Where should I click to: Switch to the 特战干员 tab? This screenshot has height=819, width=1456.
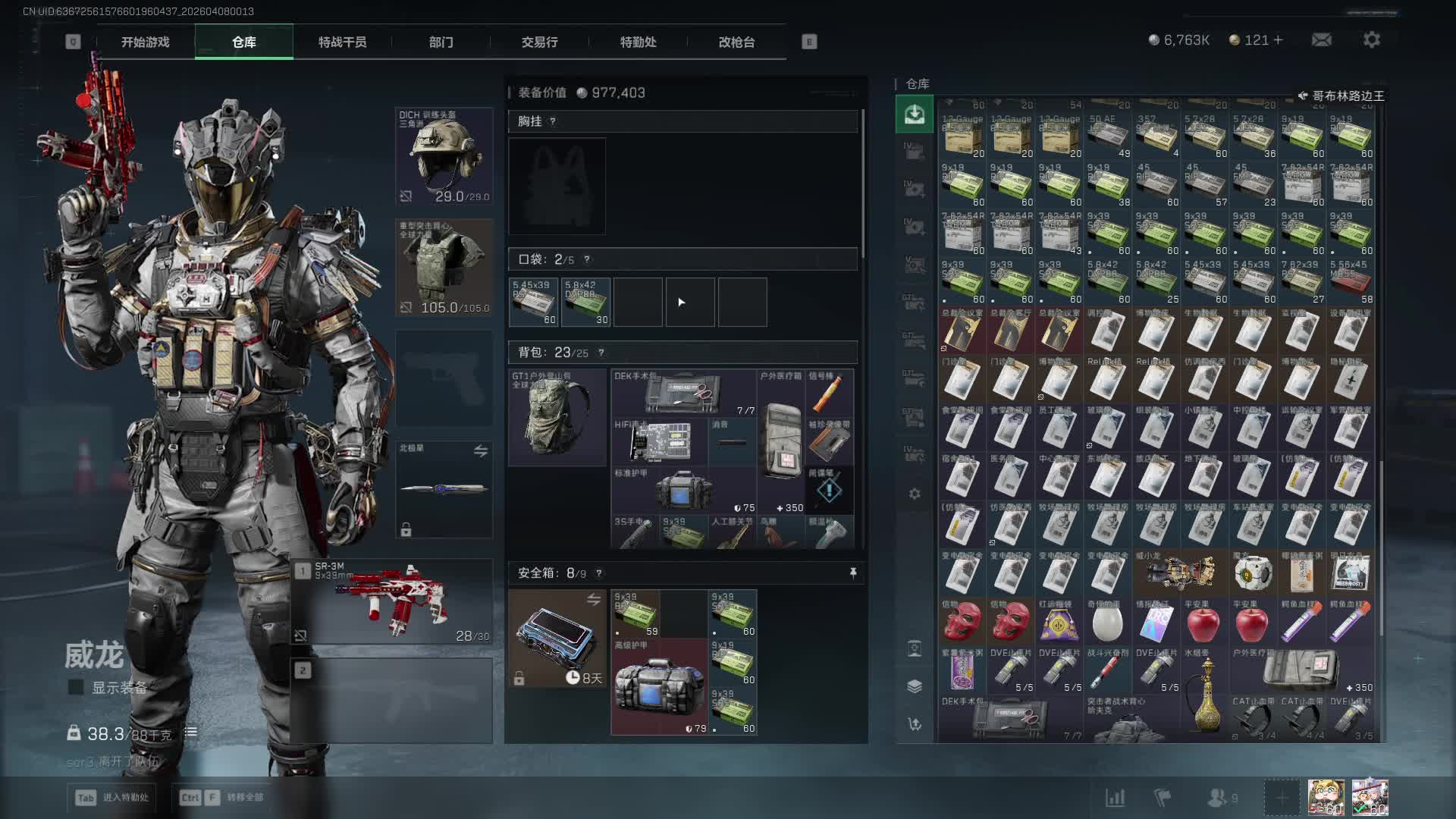point(342,42)
